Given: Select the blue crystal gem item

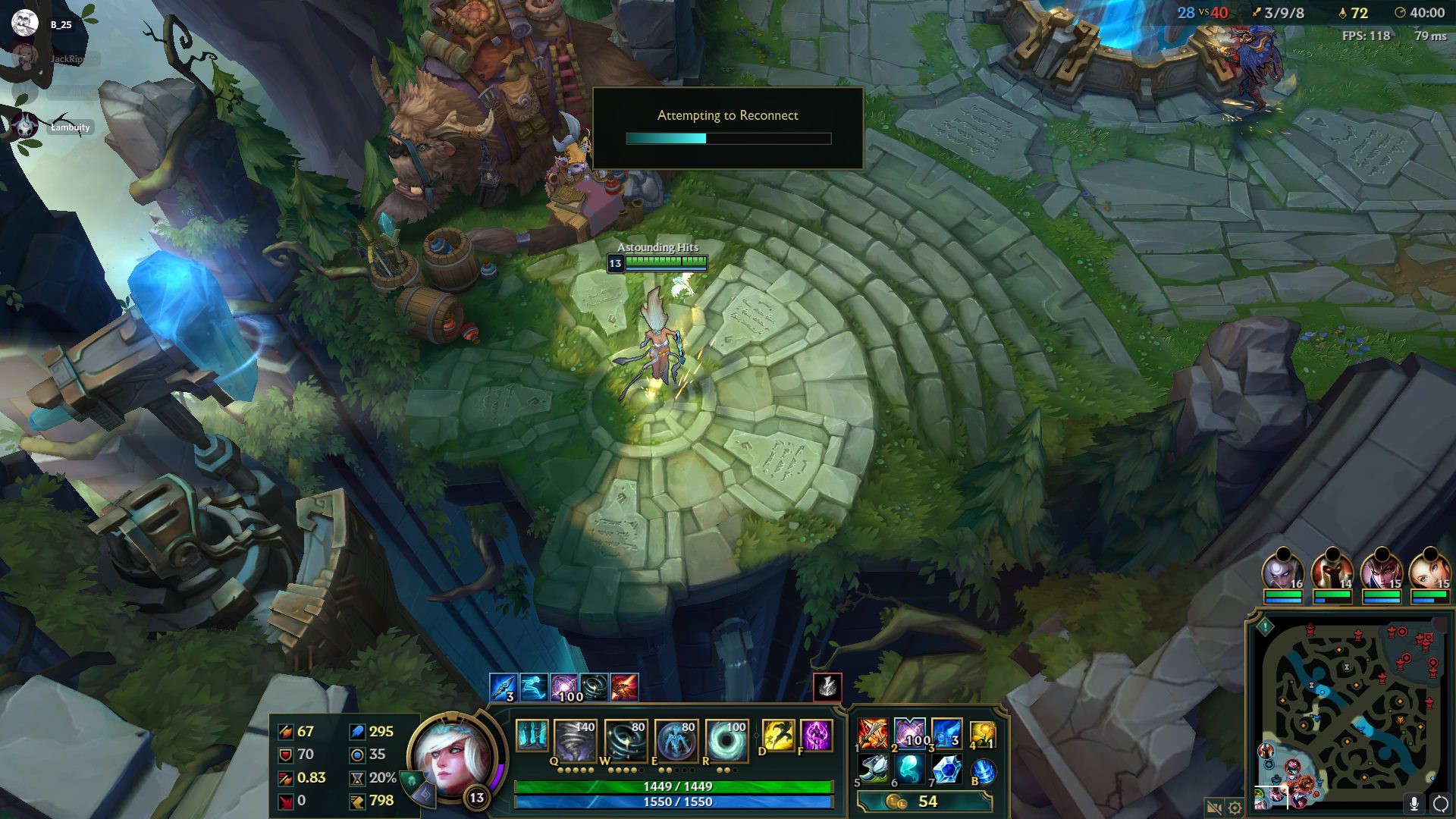Looking at the screenshot, I should [946, 770].
